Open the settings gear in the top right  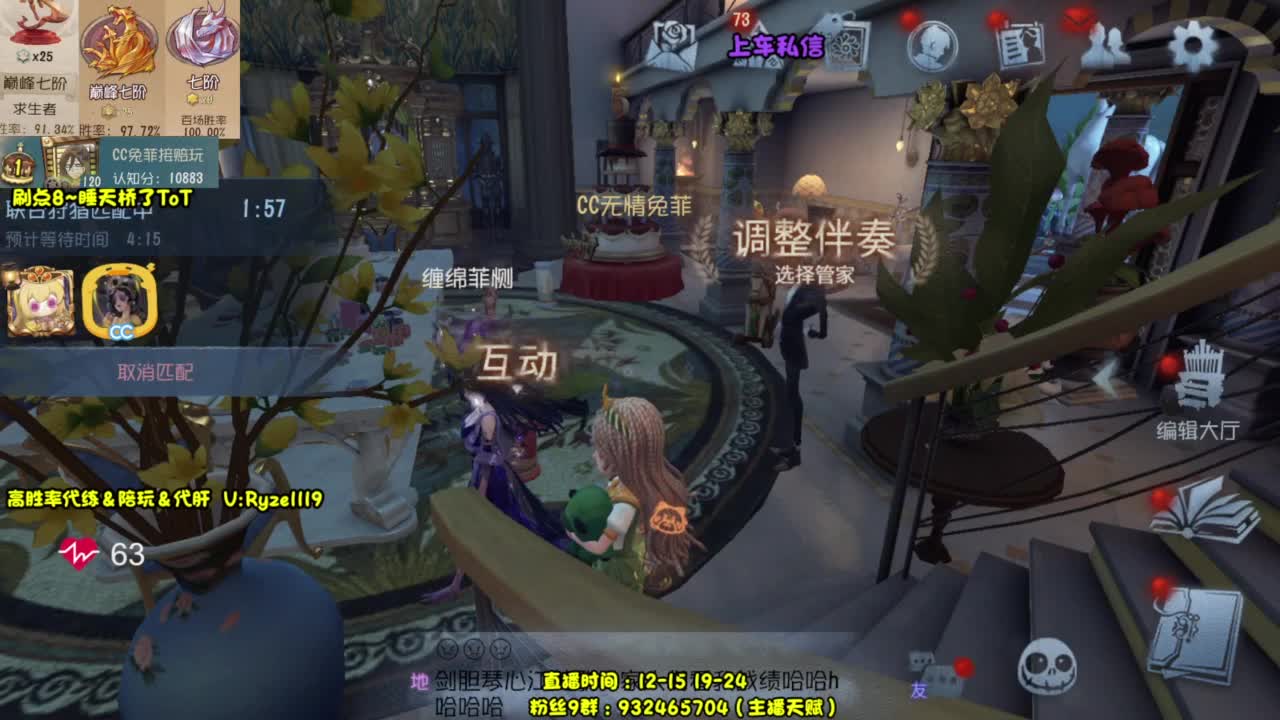[1192, 42]
